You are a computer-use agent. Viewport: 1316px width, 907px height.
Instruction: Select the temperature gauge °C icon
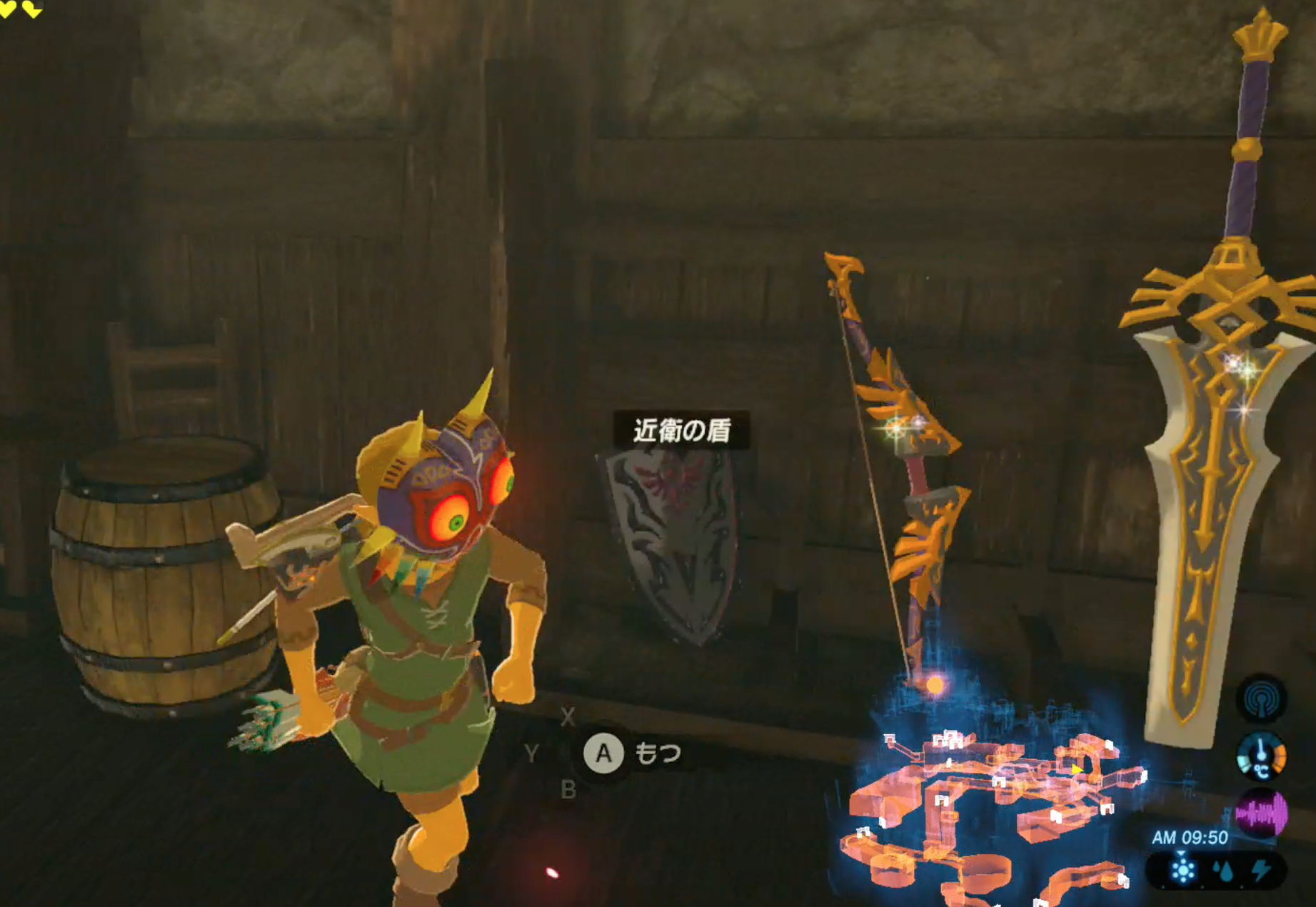point(1262,771)
